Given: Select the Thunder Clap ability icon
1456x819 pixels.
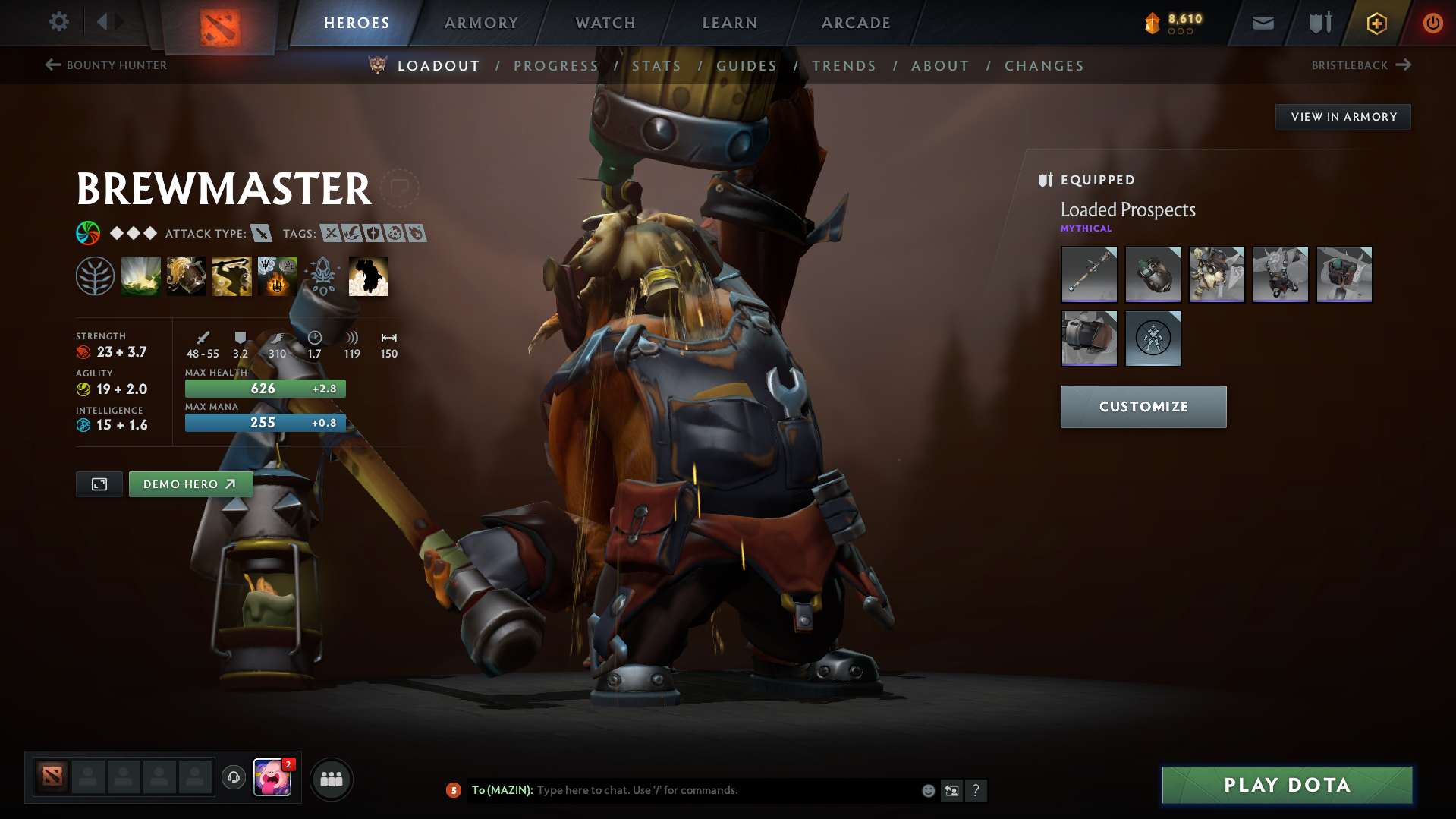Looking at the screenshot, I should (x=141, y=275).
